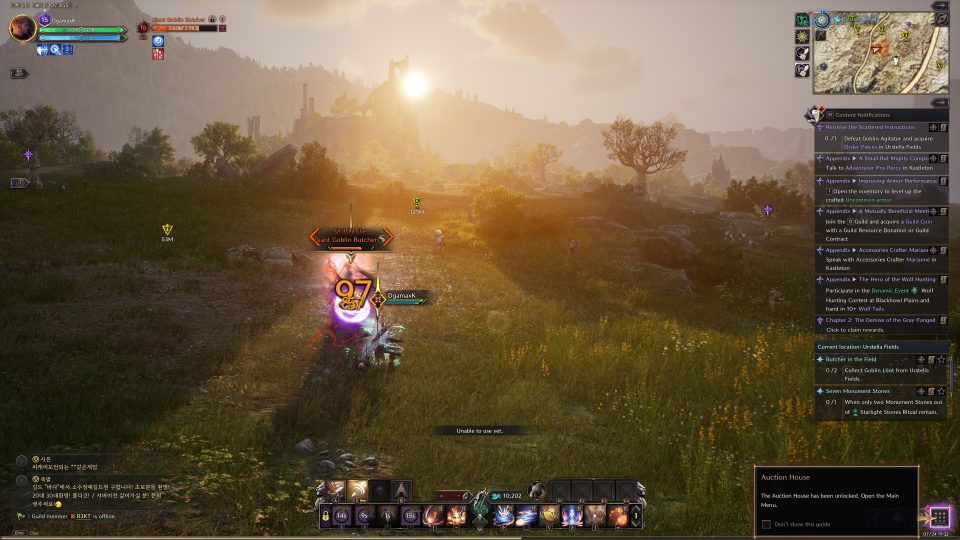Select the "Retrieve the Scattered Instructions" quest
Screen dimensions: 960x540
[x=872, y=127]
